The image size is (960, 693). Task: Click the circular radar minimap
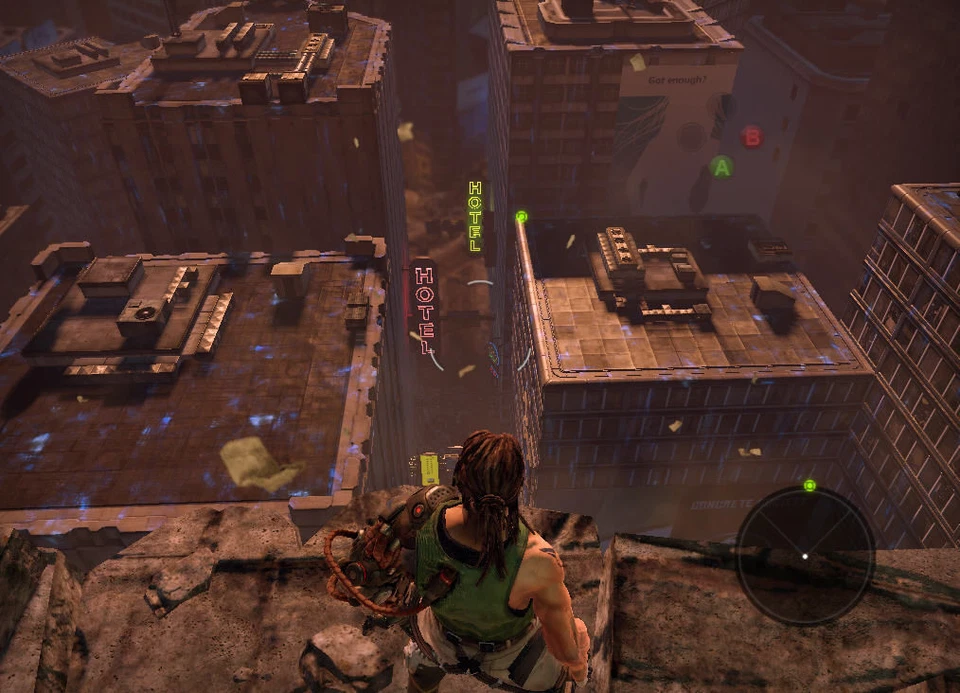tap(805, 556)
